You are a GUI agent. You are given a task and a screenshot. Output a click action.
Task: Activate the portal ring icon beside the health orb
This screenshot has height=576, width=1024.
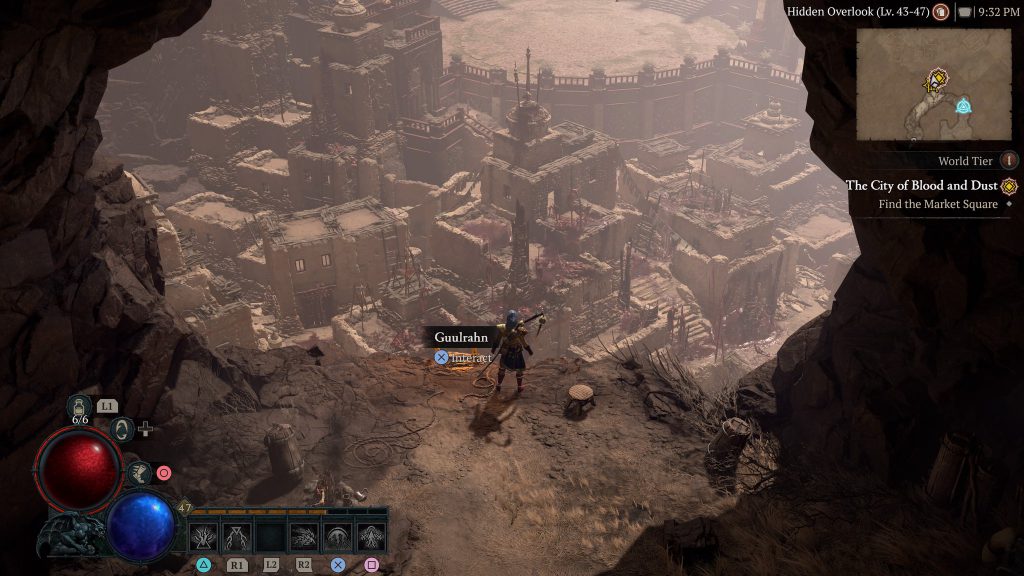tap(121, 430)
